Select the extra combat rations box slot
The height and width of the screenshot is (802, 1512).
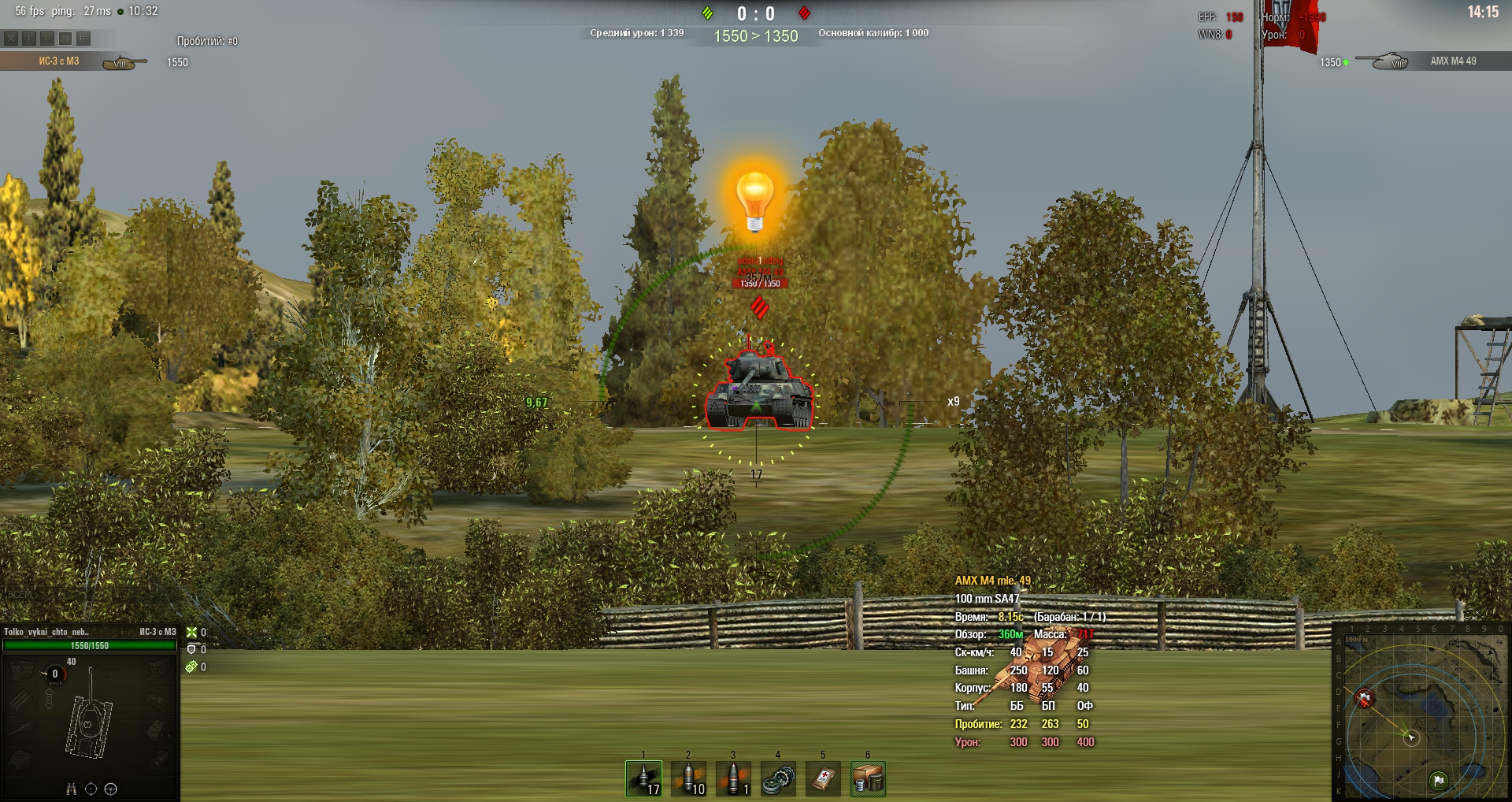coord(868,778)
